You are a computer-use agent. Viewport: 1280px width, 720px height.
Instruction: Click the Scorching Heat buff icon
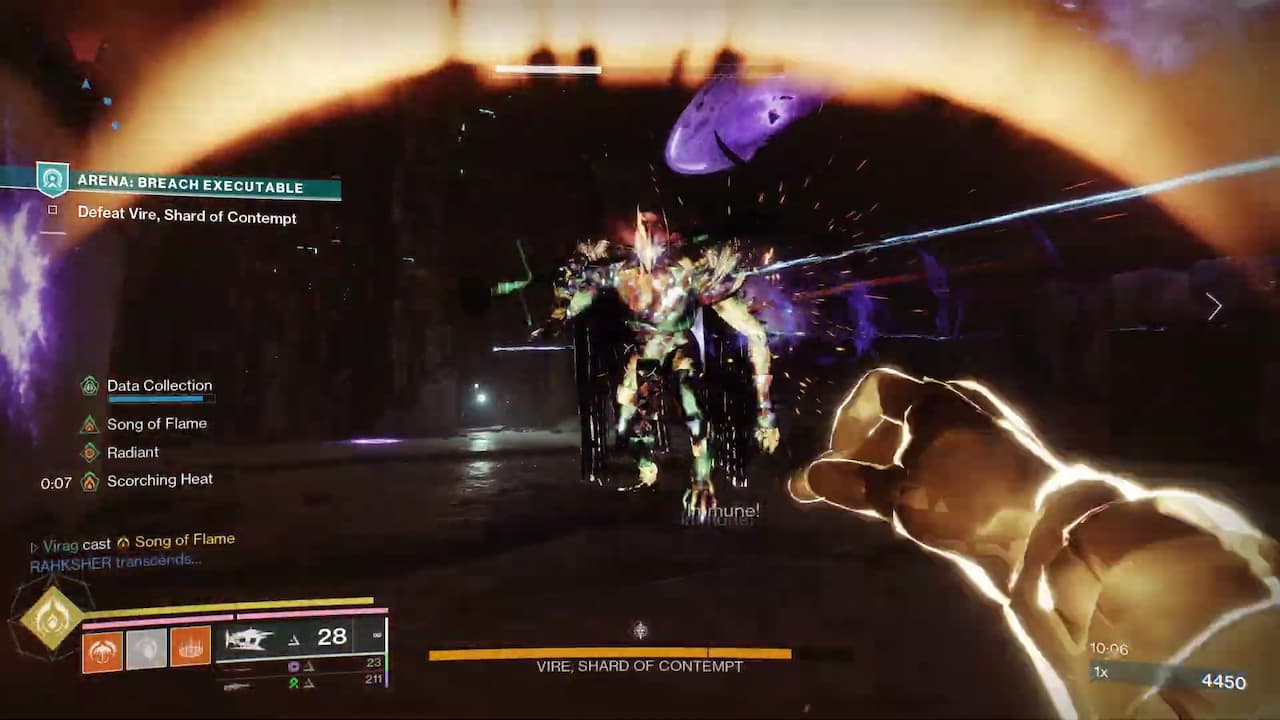coord(90,481)
